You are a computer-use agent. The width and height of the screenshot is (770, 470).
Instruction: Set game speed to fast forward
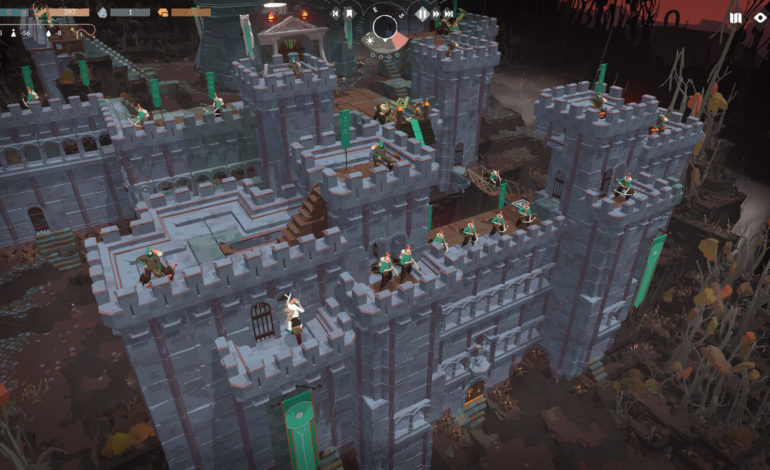pos(438,14)
